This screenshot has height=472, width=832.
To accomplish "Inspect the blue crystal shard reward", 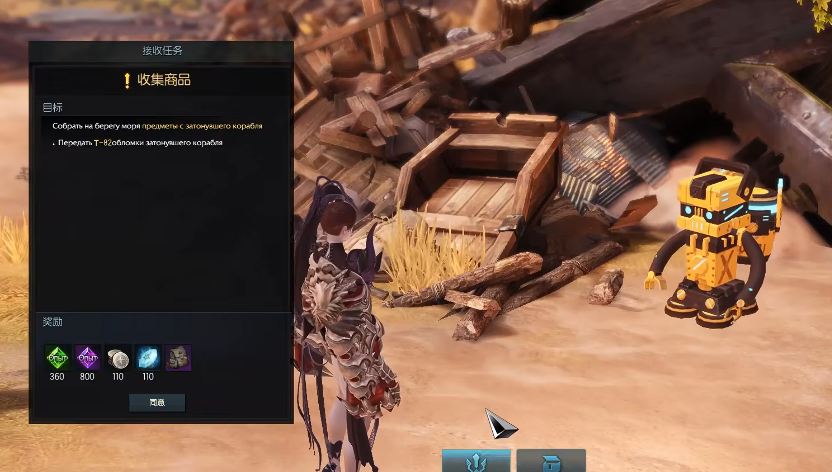I will tap(148, 358).
